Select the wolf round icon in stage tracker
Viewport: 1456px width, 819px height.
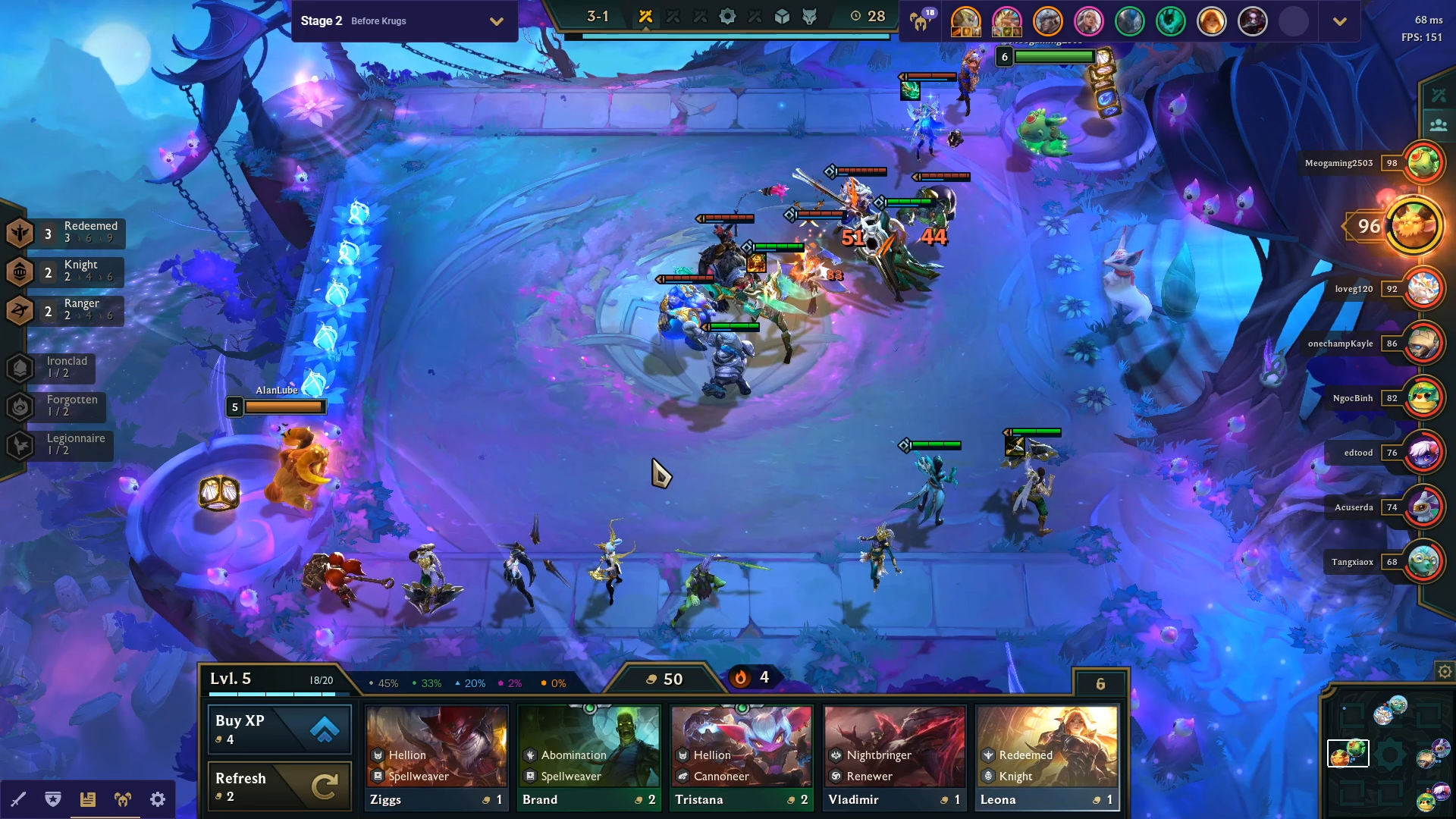(808, 15)
